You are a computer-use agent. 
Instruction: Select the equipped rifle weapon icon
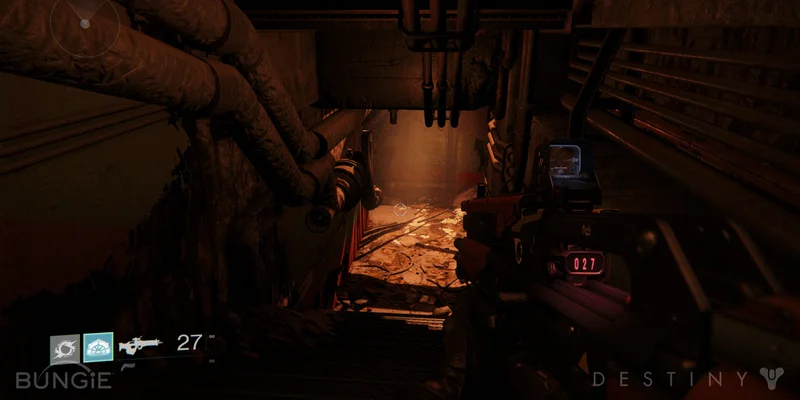click(140, 346)
